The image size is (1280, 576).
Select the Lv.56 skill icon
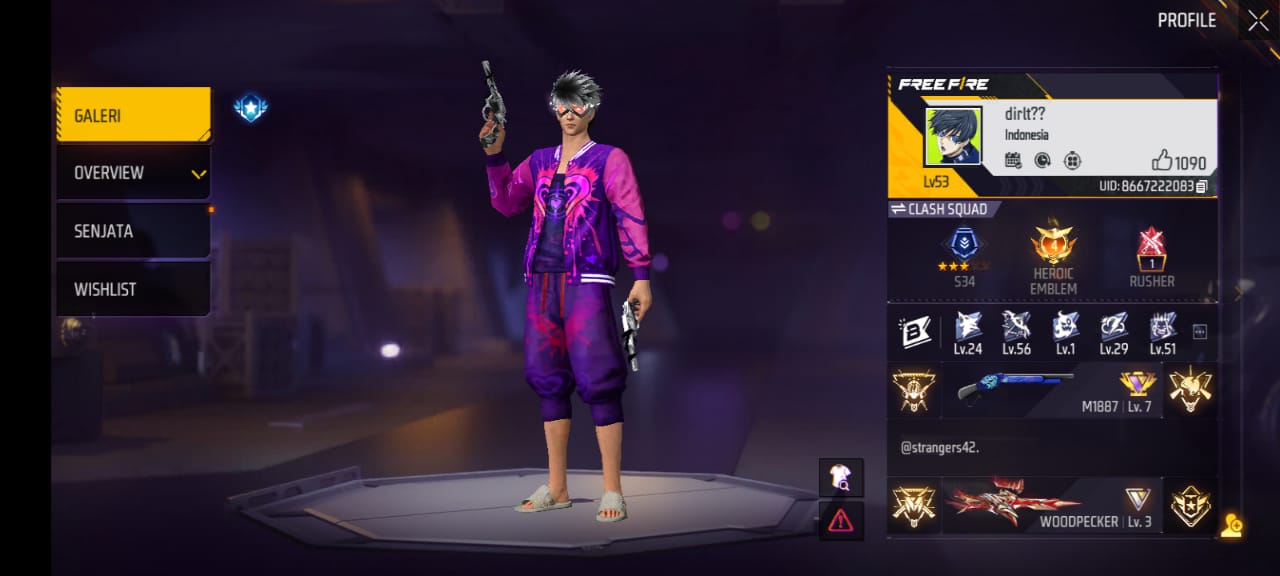click(x=1016, y=333)
